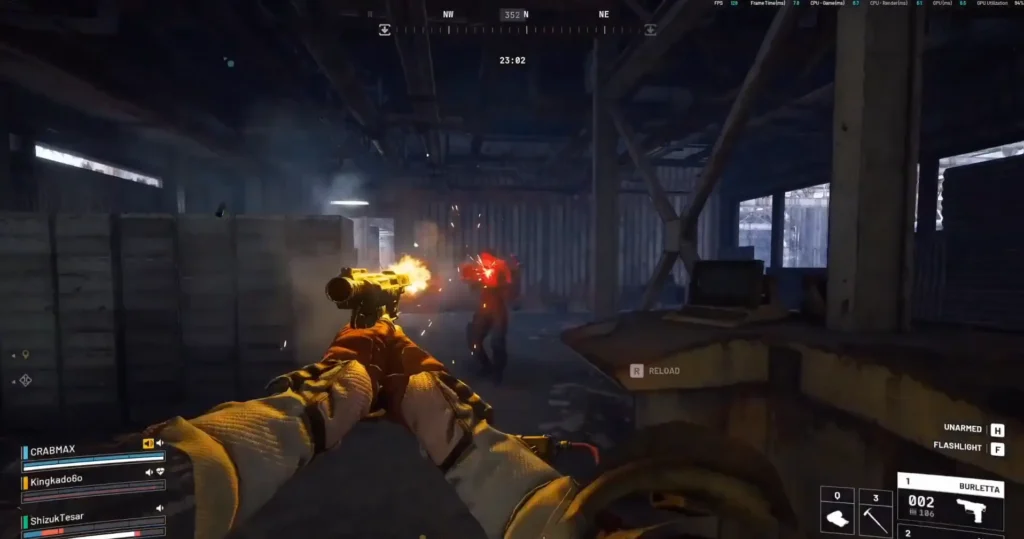Select the Burletta pistol weapon slot
This screenshot has height=539, width=1024.
click(950, 499)
